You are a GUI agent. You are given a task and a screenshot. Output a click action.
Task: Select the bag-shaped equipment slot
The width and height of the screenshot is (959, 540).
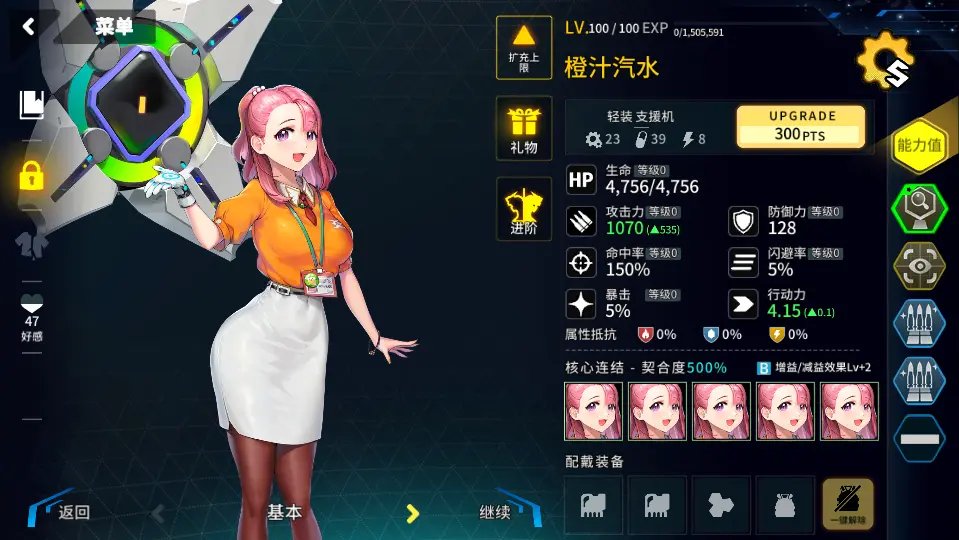tap(785, 504)
